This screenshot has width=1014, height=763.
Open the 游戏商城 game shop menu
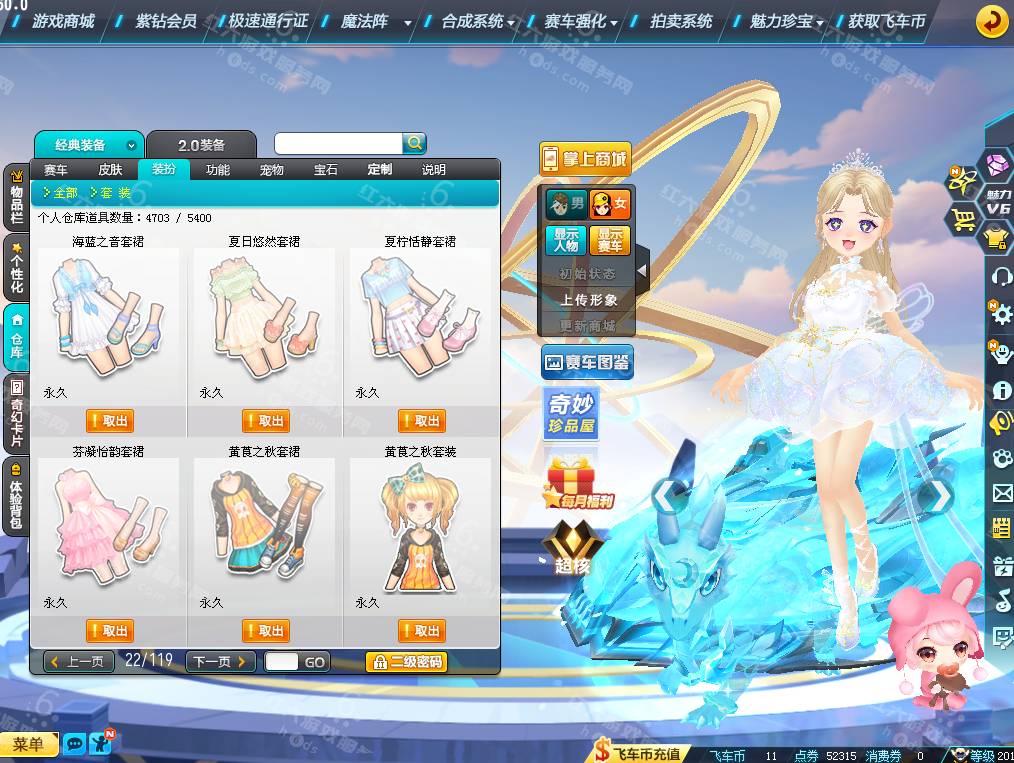pos(62,21)
